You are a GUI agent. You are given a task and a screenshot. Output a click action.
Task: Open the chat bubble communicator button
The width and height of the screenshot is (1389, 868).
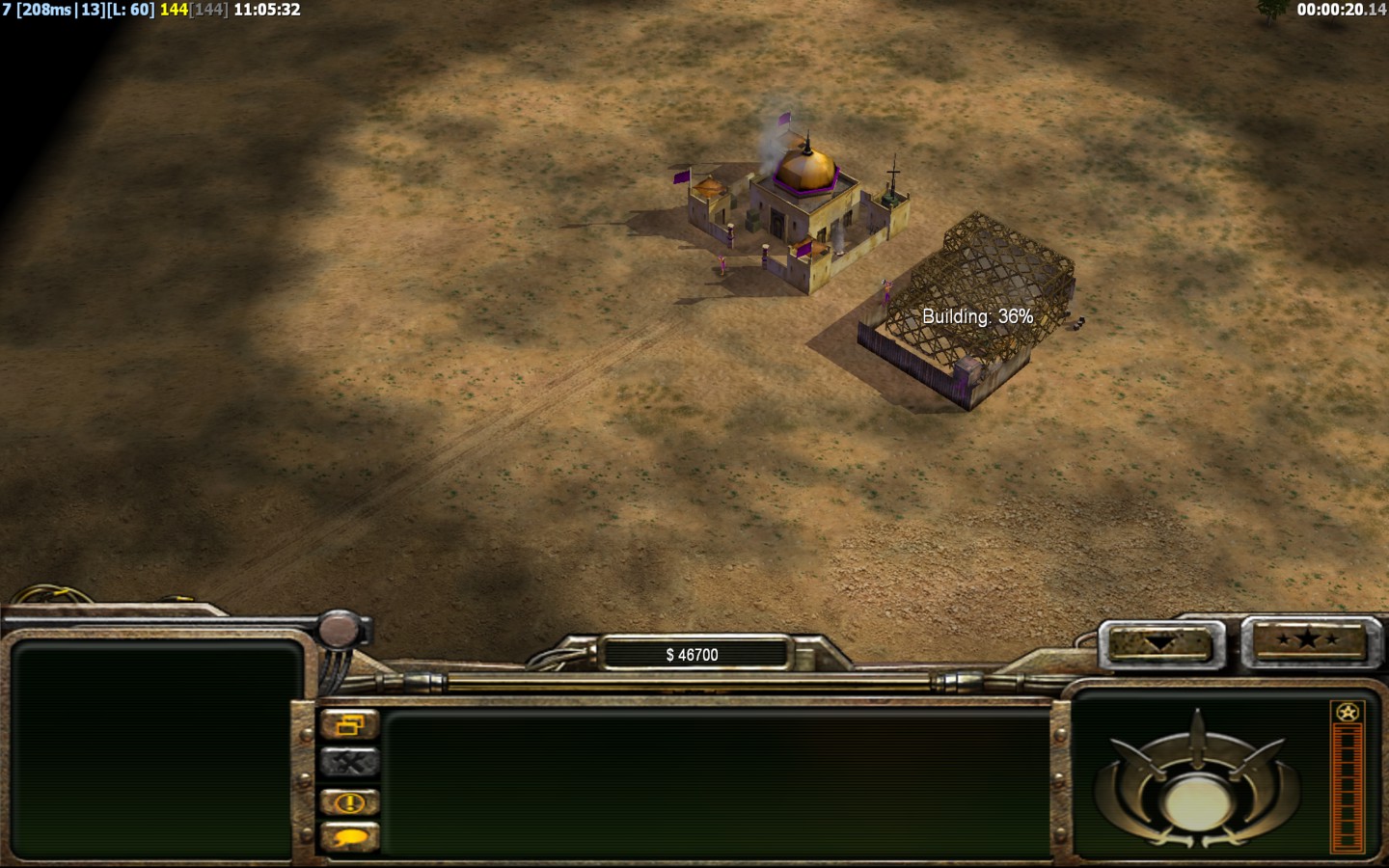[x=349, y=837]
